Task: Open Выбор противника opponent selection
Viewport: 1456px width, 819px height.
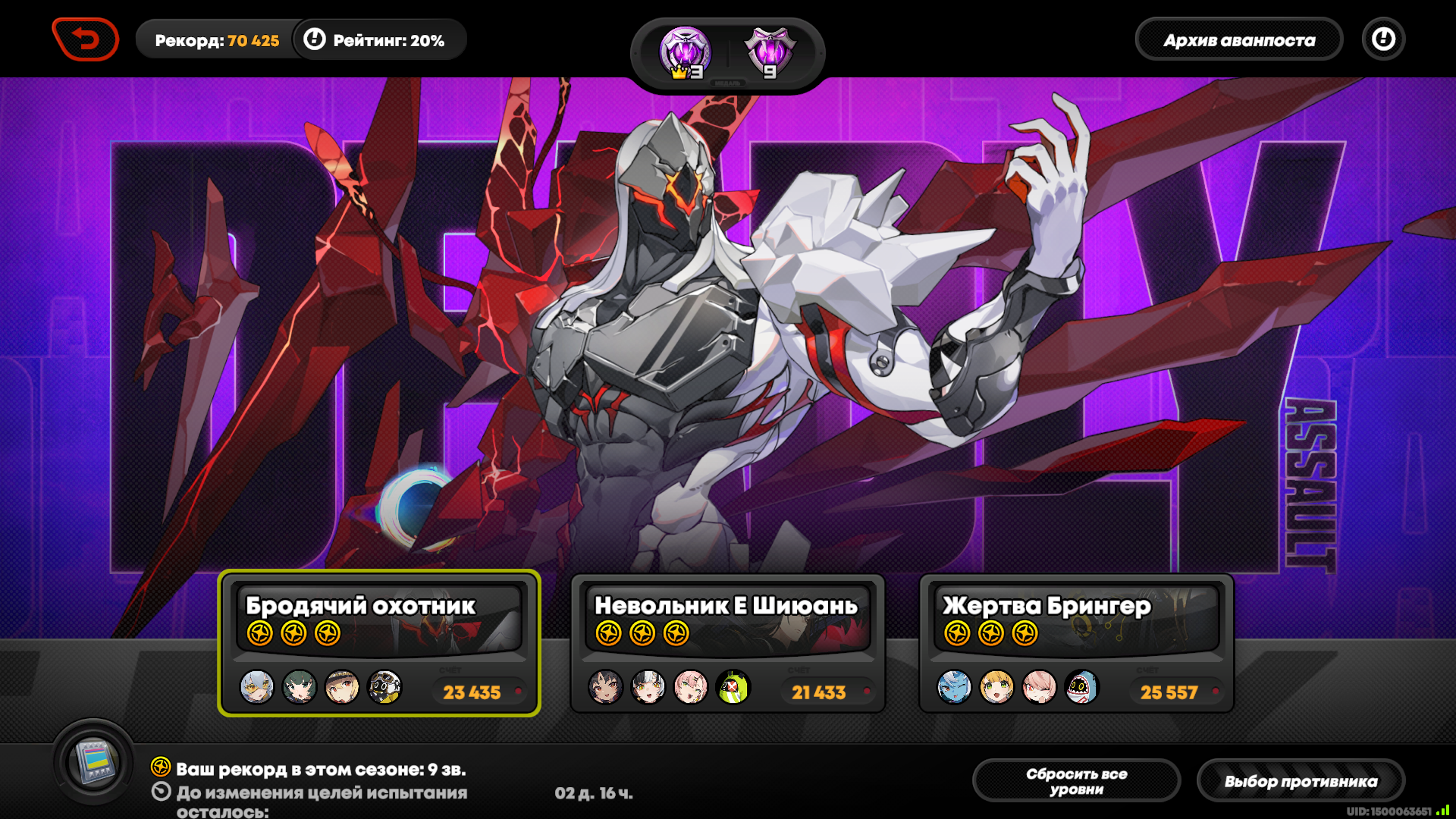Action: (1301, 781)
